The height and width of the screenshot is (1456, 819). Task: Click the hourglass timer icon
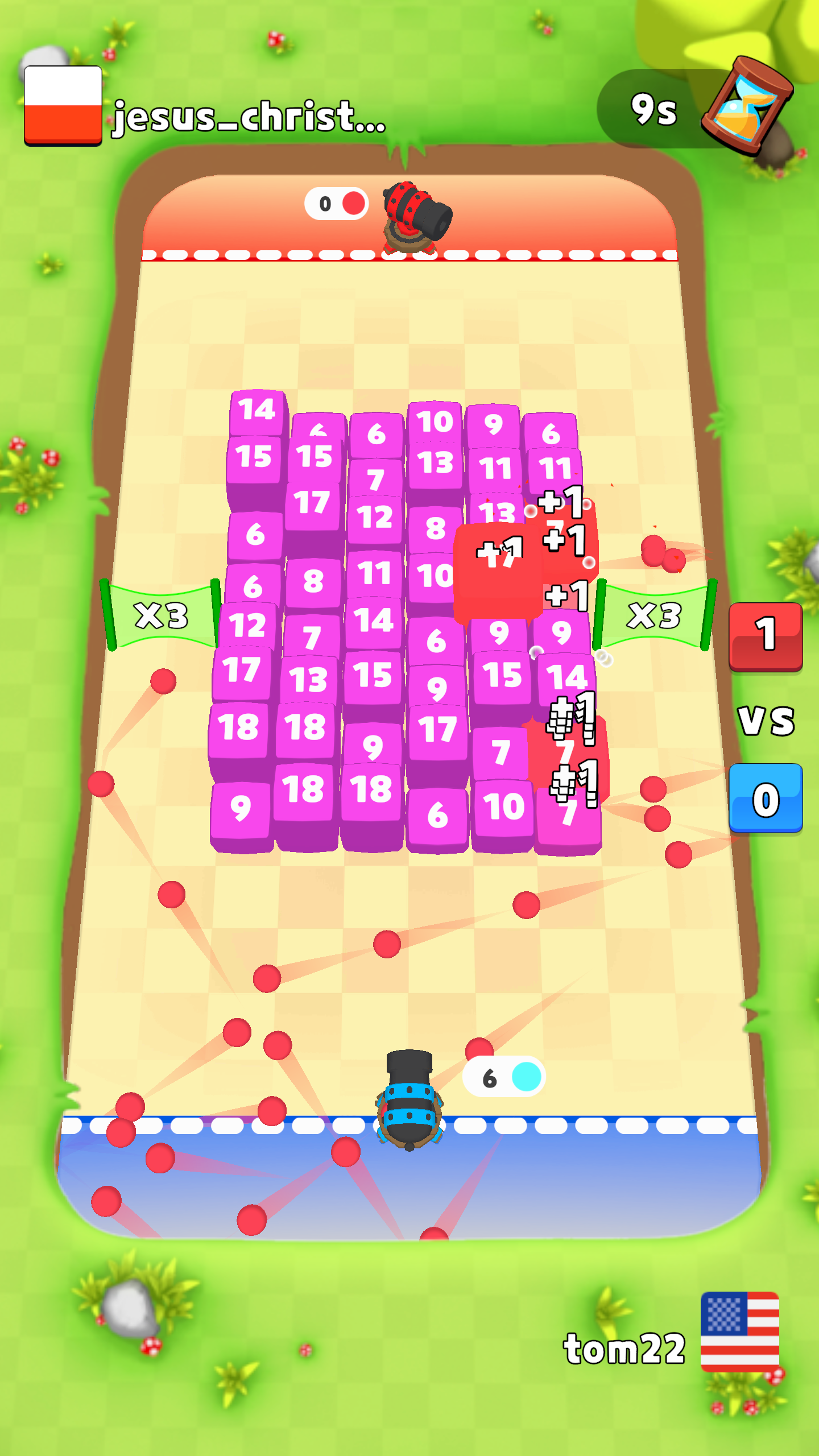point(748,101)
